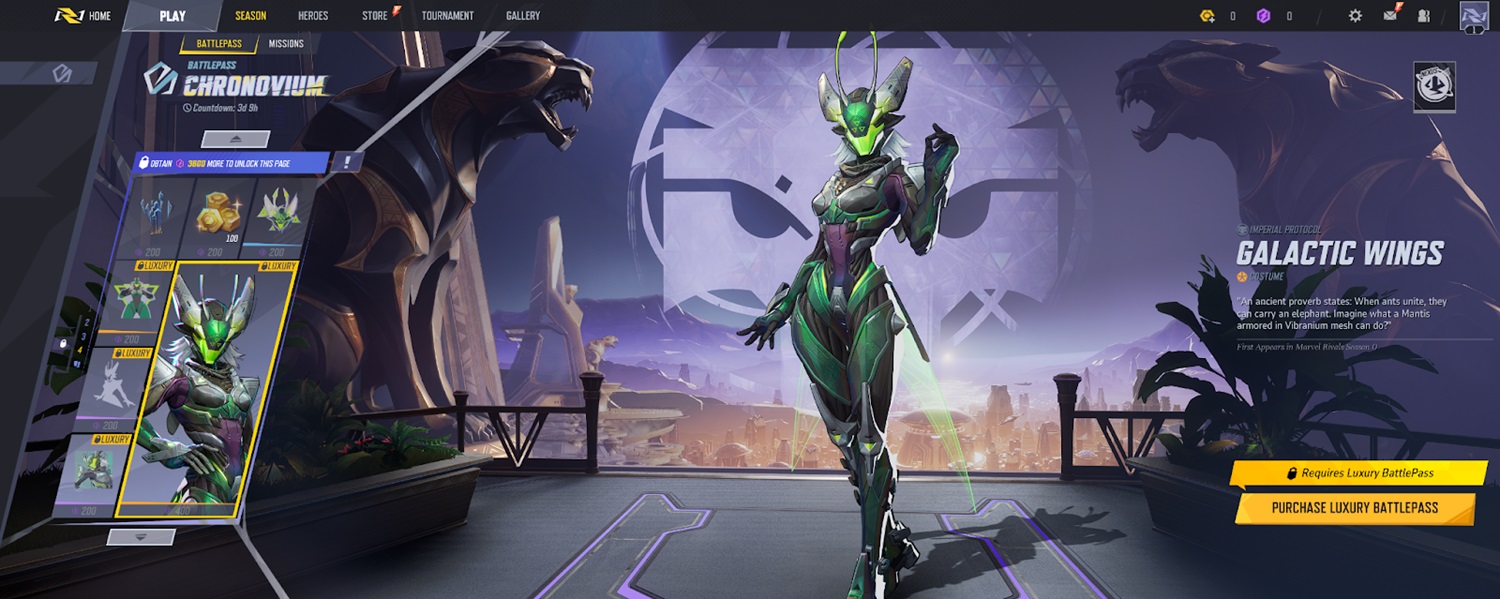Viewport: 1500px width, 599px height.
Task: Click the down arrow below battlepass rewards
Action: (141, 537)
